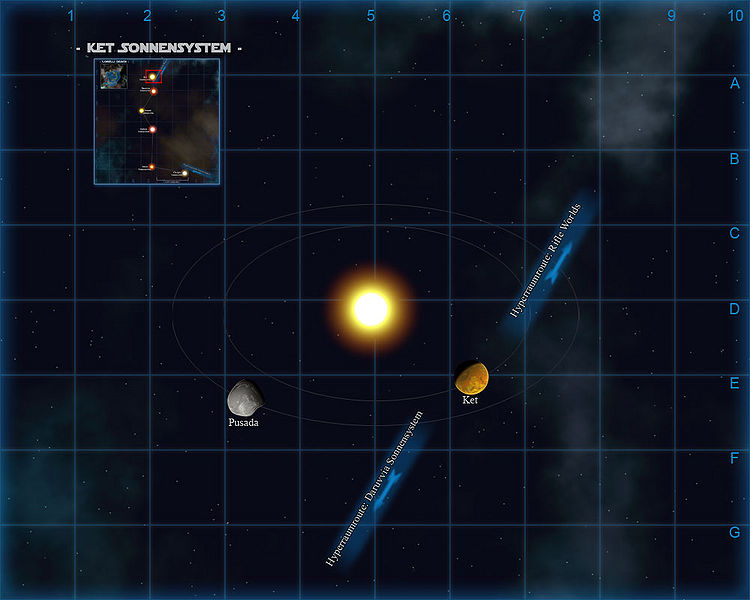750x600 pixels.
Task: Click the red-boxed Ket marker in minimap
Action: tap(152, 76)
